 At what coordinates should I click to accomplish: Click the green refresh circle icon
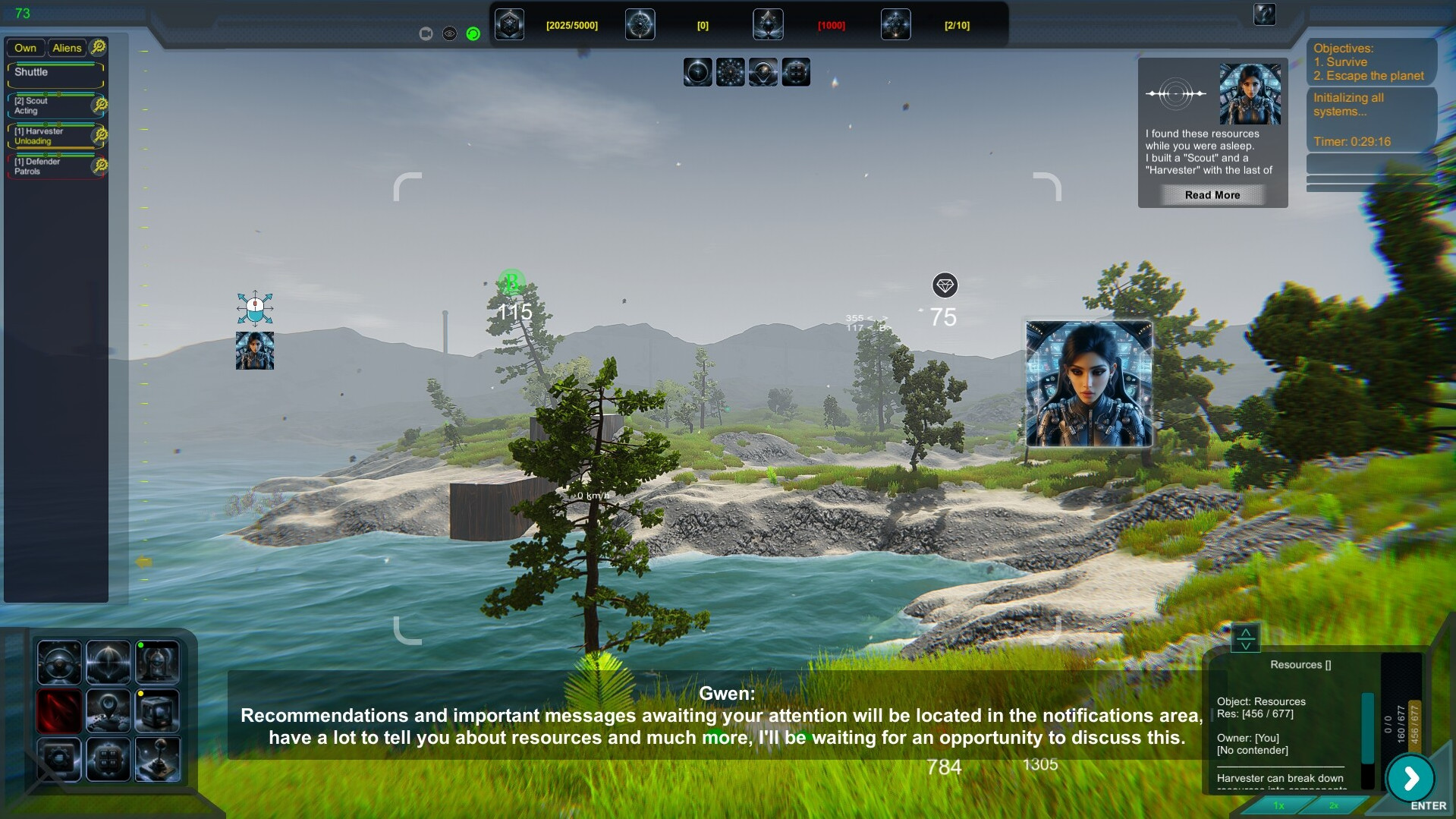pos(473,34)
